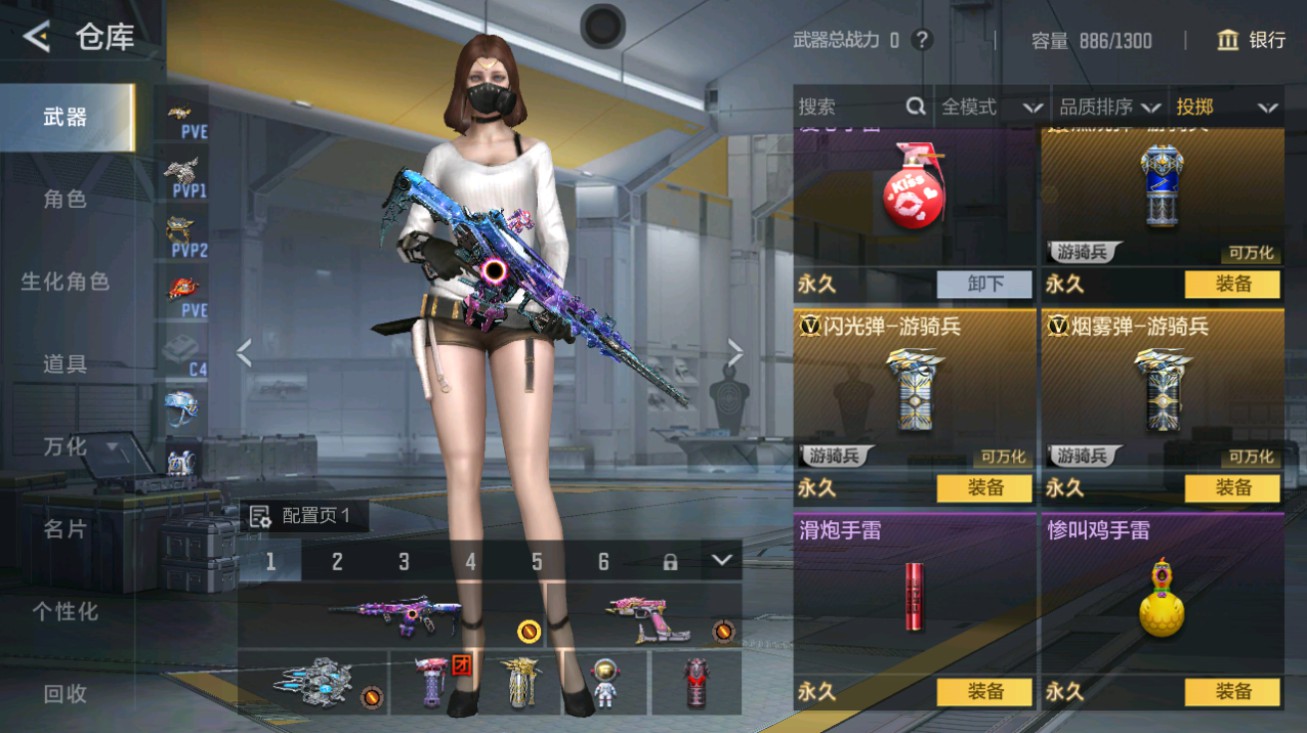Switch to the 角色 tab

[63, 199]
